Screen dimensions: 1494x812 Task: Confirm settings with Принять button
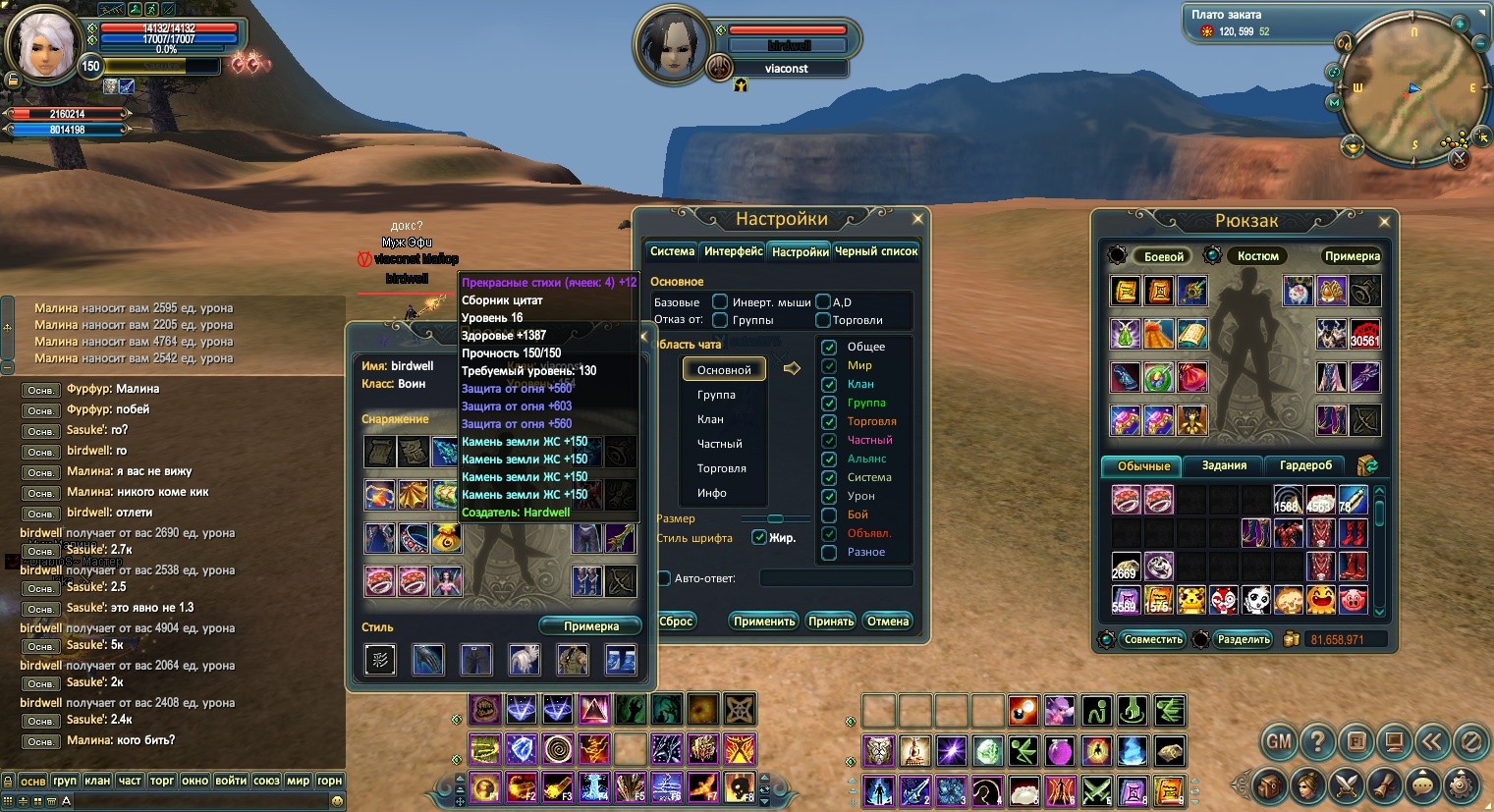click(x=831, y=622)
